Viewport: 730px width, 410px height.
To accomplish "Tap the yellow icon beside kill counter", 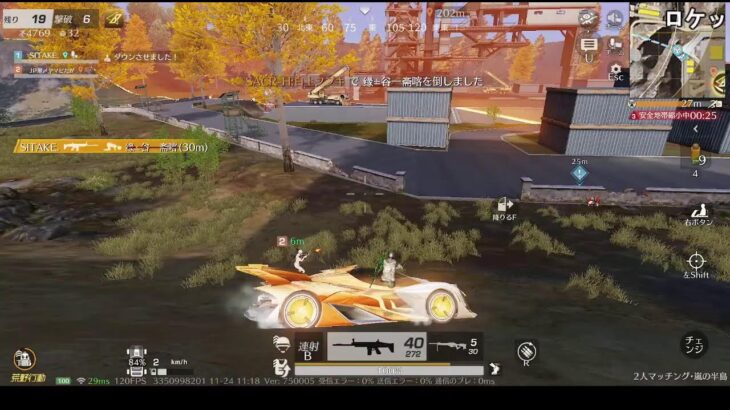I will (112, 18).
